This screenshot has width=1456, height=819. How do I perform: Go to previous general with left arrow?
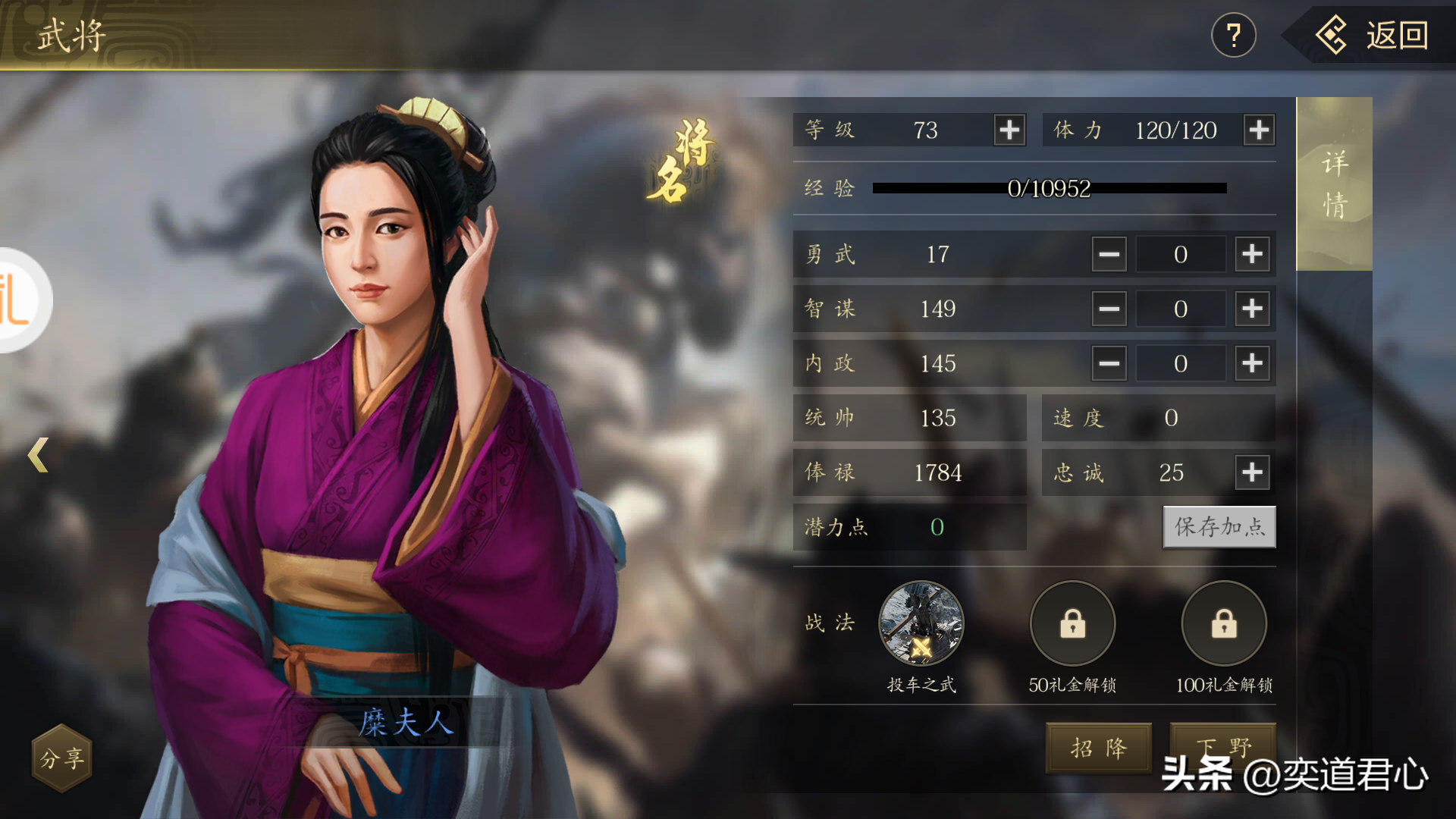(38, 455)
